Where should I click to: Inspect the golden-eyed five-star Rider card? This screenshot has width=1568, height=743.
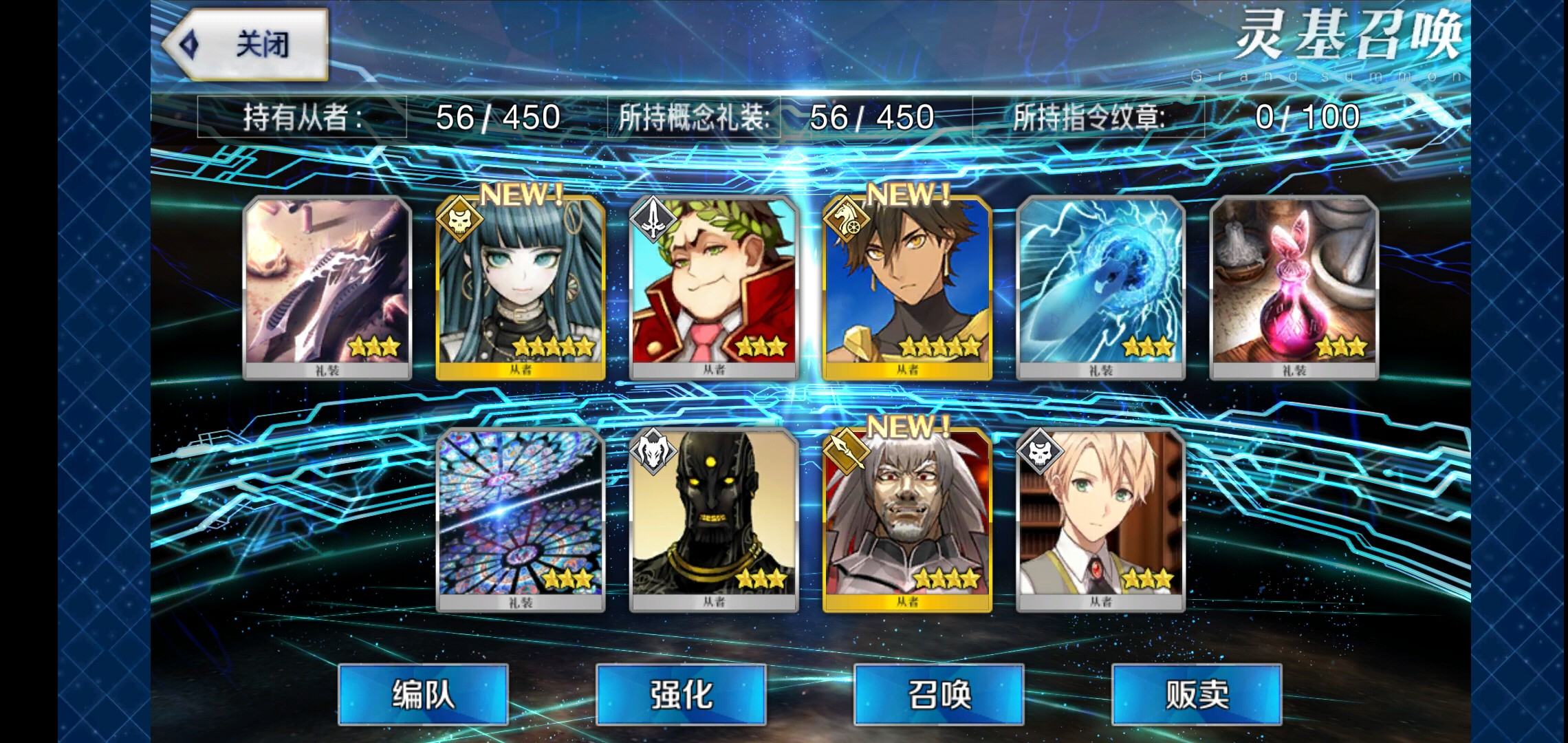907,288
